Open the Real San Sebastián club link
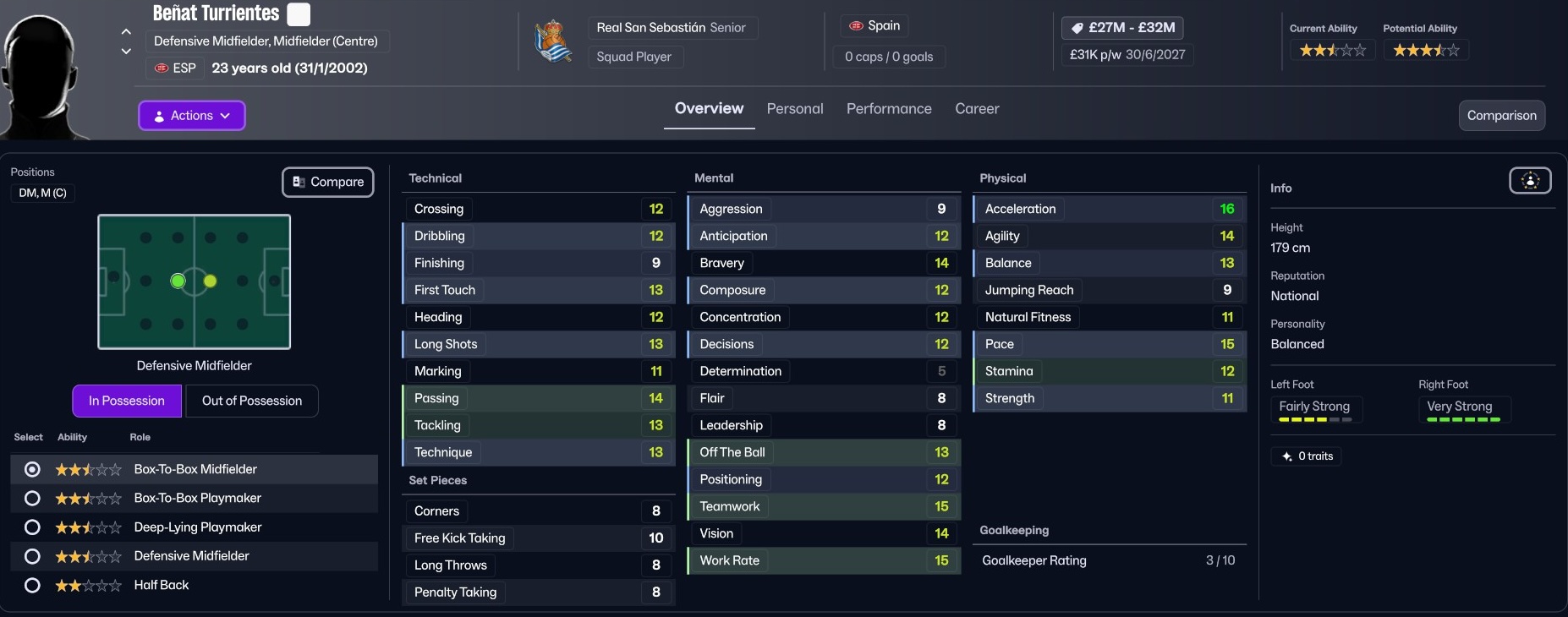Screen dimensions: 1568x617 [650, 28]
